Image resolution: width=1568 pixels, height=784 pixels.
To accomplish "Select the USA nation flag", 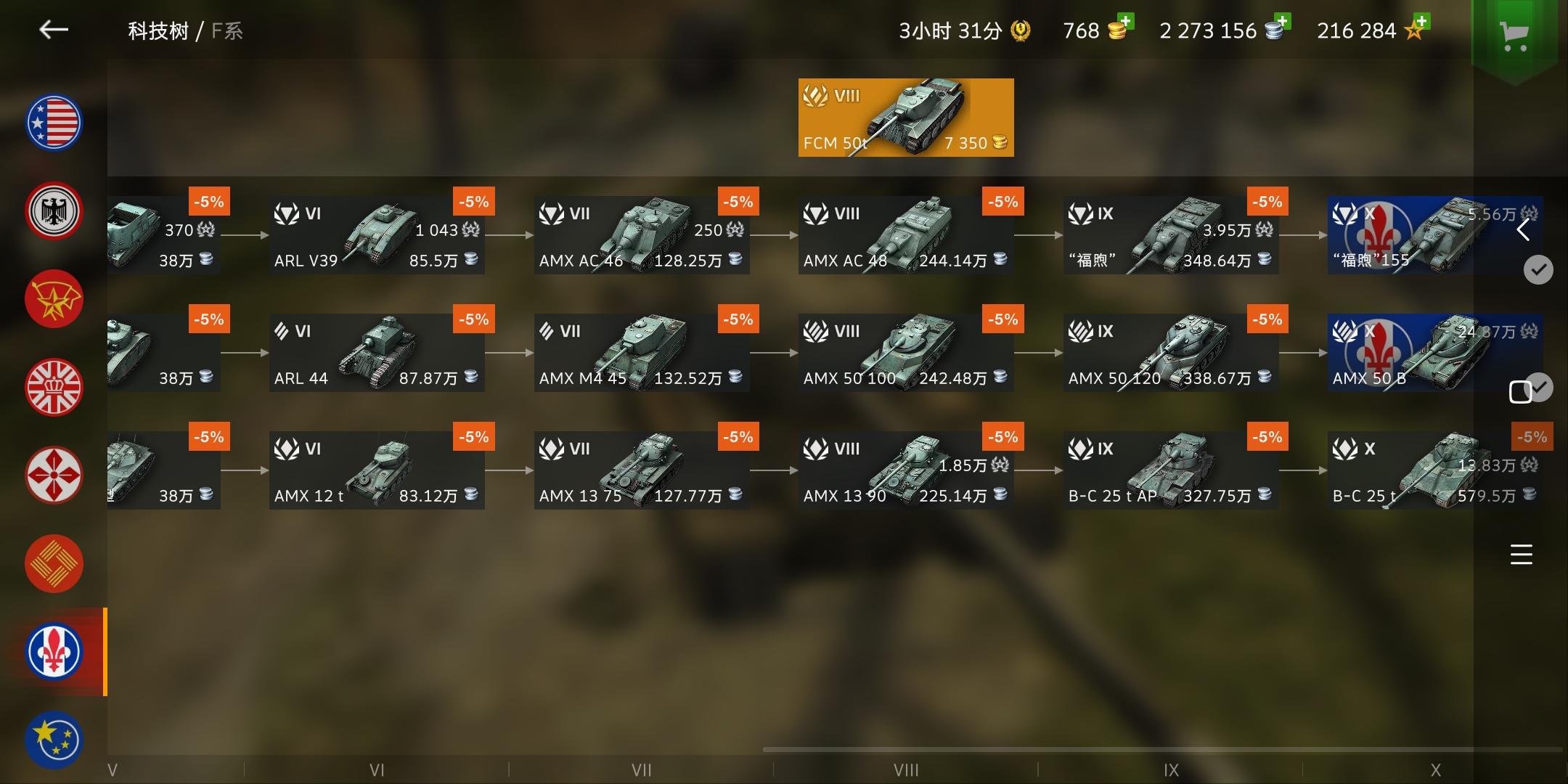I will (54, 122).
